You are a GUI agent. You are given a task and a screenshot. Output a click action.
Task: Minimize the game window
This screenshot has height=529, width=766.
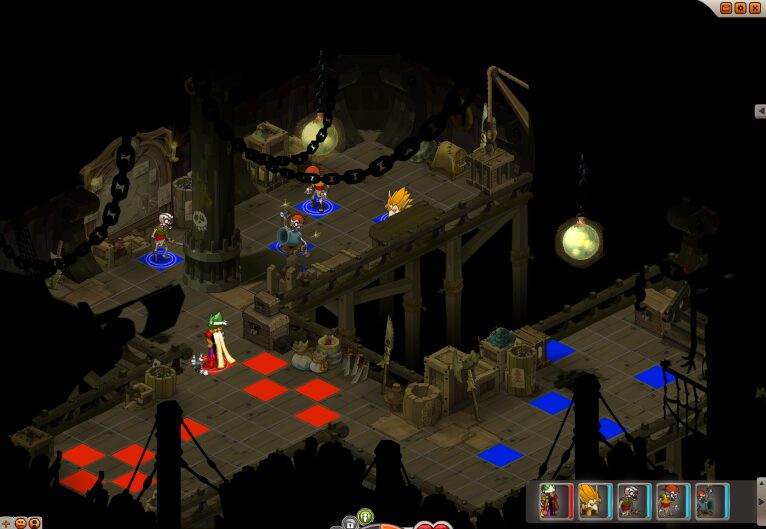click(727, 7)
